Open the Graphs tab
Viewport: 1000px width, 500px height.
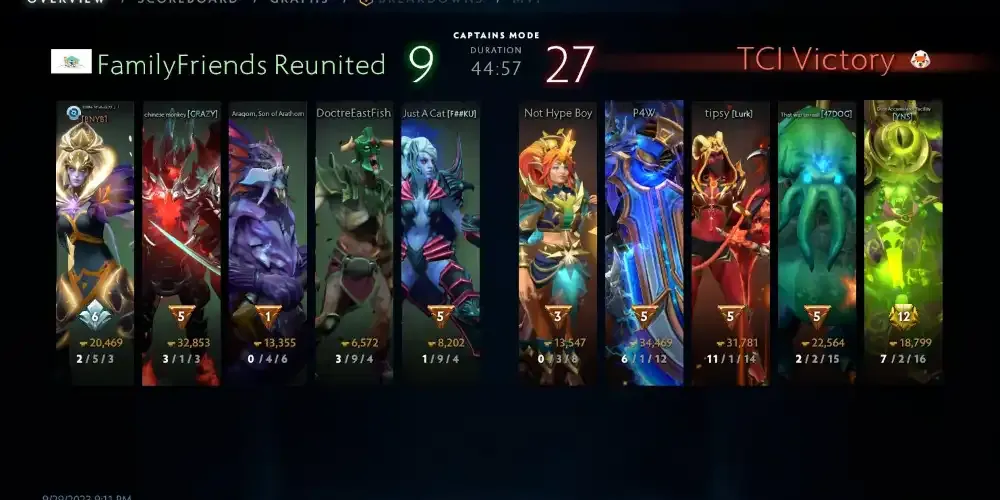point(298,2)
